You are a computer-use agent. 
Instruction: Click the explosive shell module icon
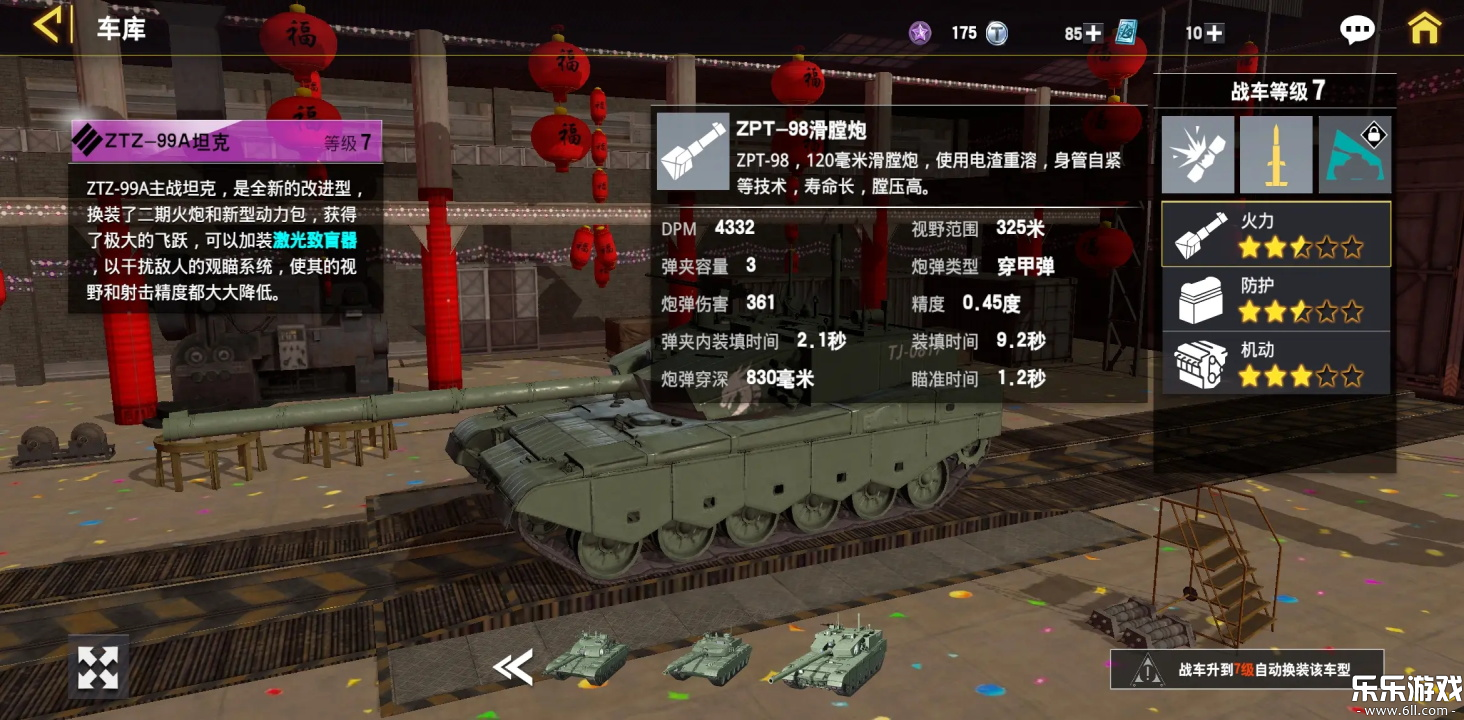coord(1197,154)
